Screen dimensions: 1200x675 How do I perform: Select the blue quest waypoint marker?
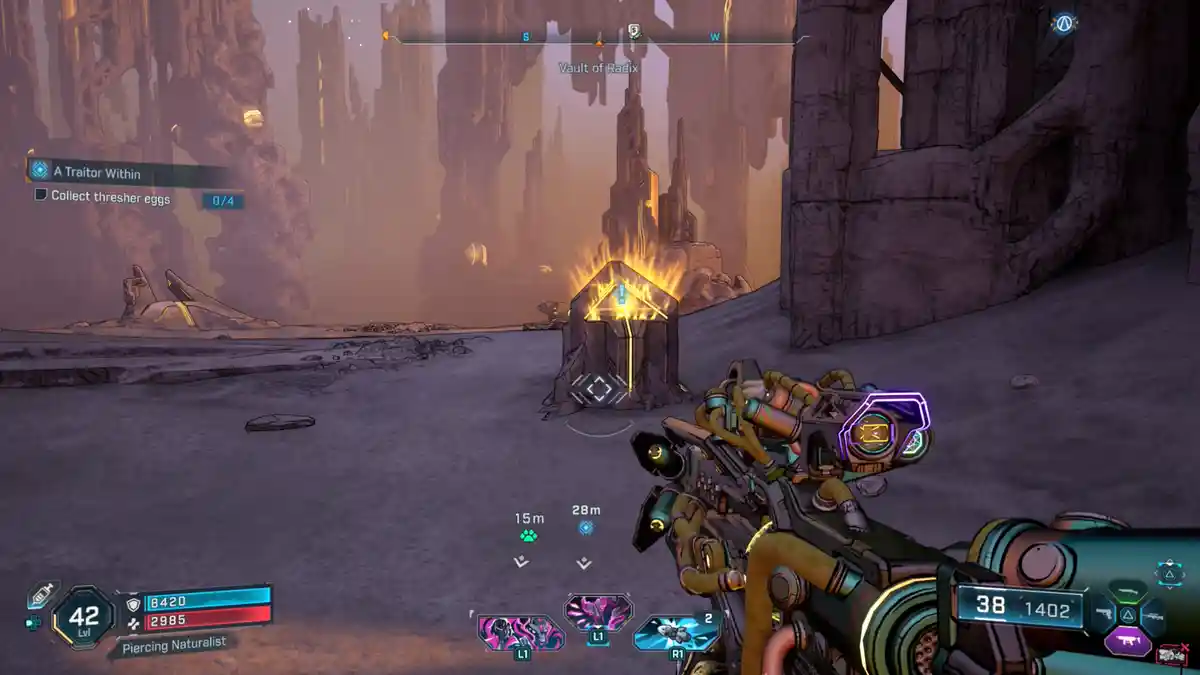click(x=586, y=528)
